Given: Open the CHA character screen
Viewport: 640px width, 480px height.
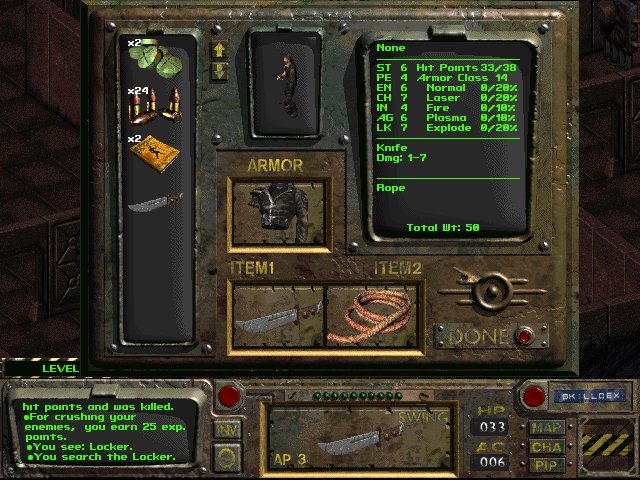Looking at the screenshot, I should [x=546, y=447].
